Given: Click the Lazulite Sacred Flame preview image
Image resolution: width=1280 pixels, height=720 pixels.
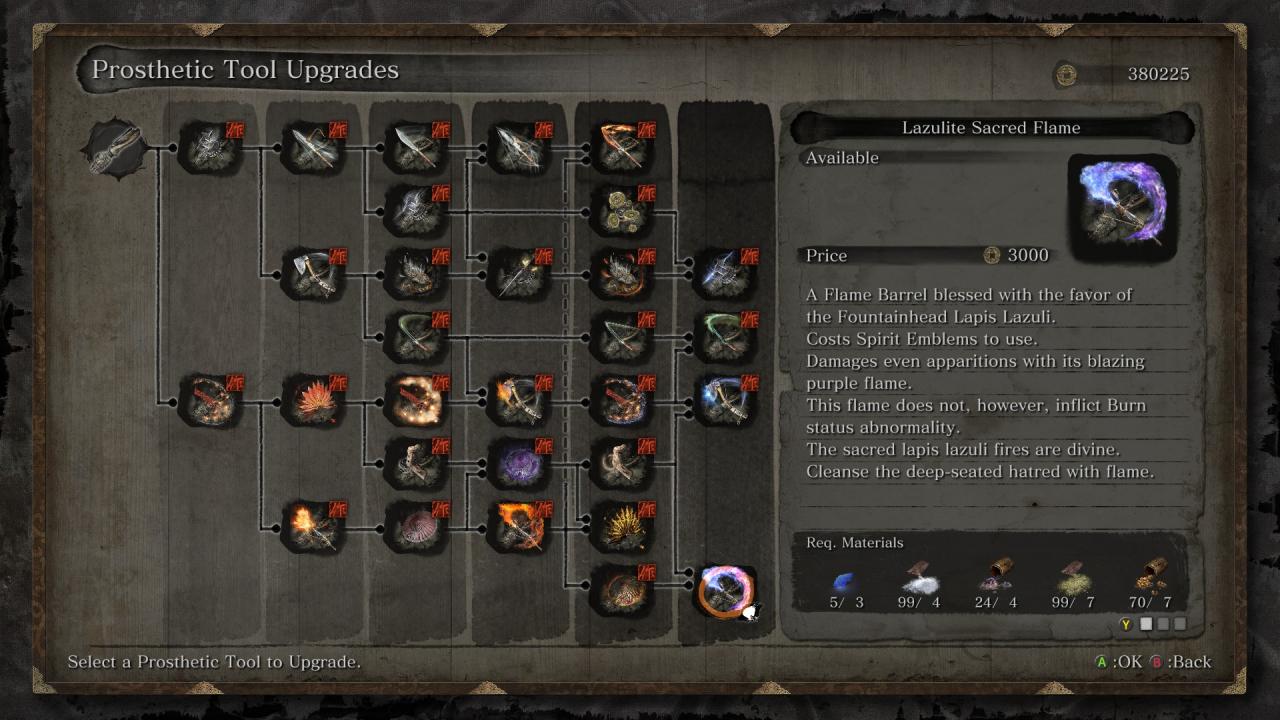Looking at the screenshot, I should [x=1122, y=204].
